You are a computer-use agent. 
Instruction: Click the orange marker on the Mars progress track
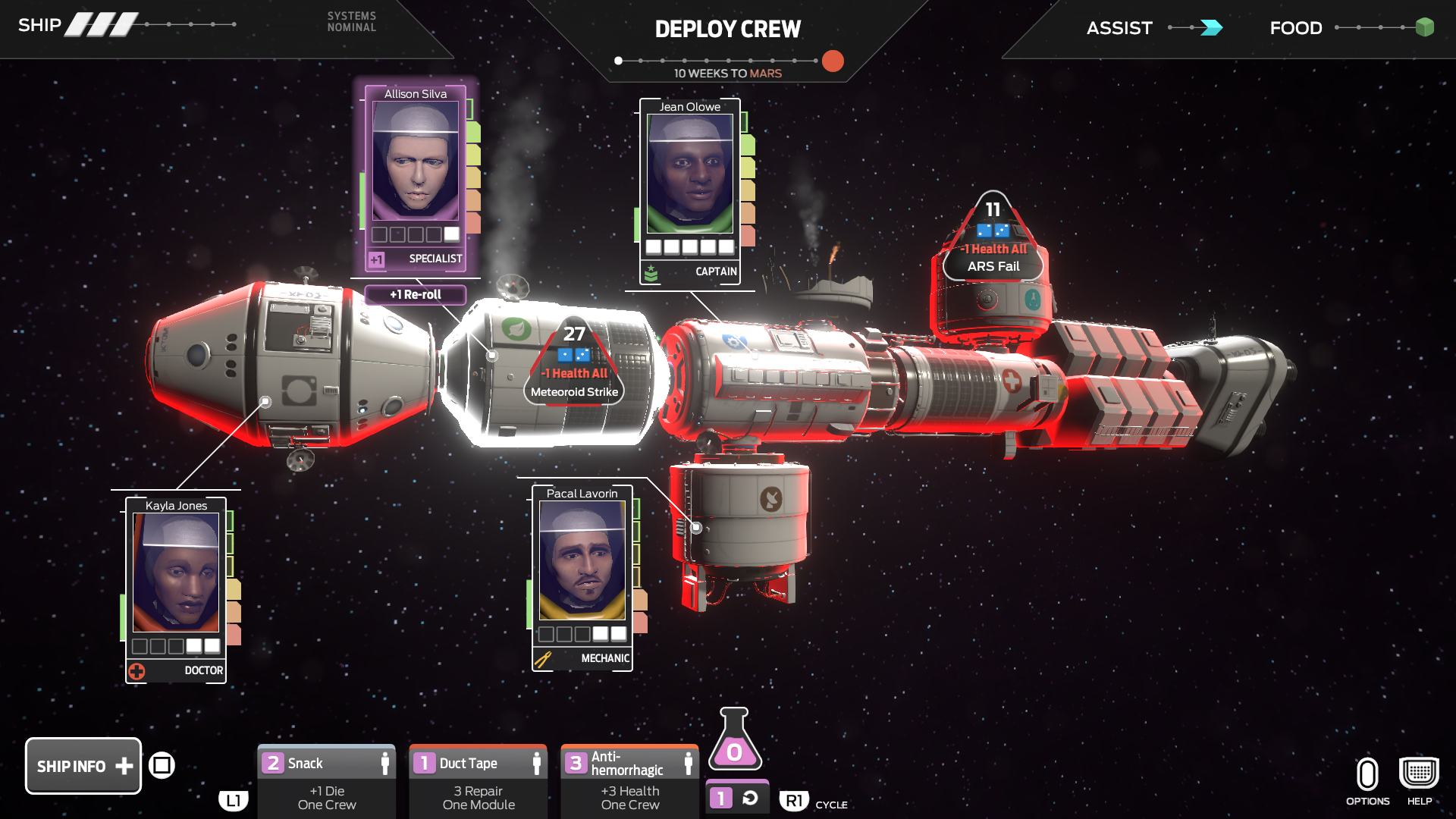coord(833,61)
